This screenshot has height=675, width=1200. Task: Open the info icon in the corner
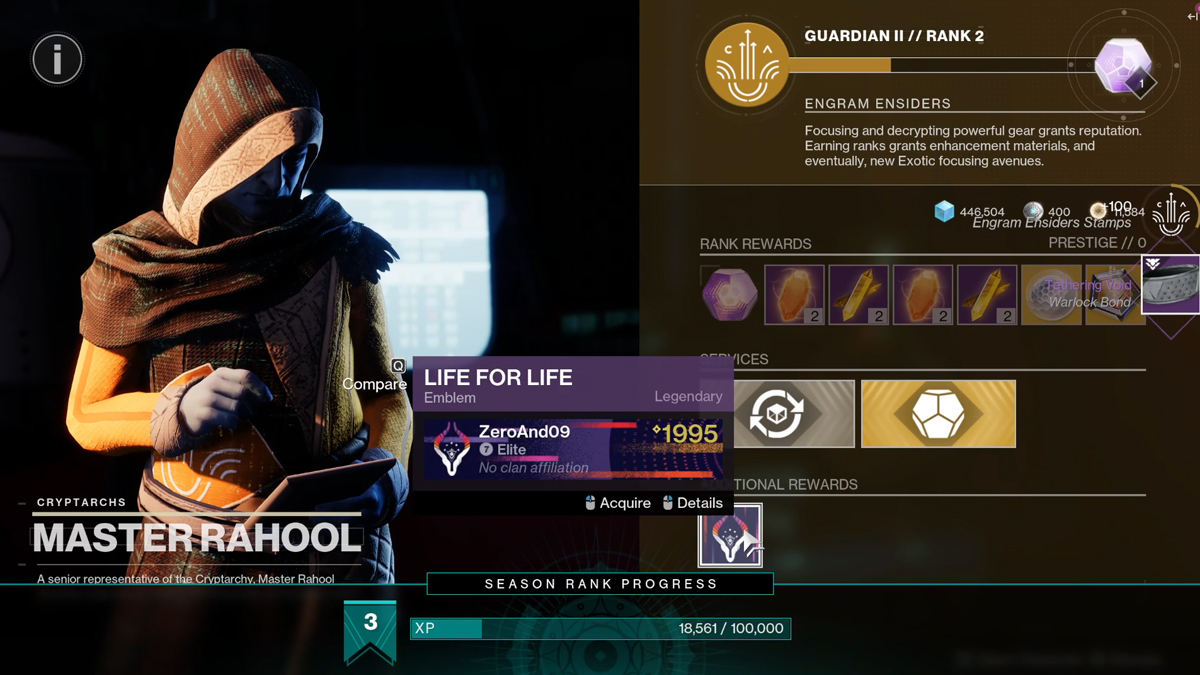point(57,60)
